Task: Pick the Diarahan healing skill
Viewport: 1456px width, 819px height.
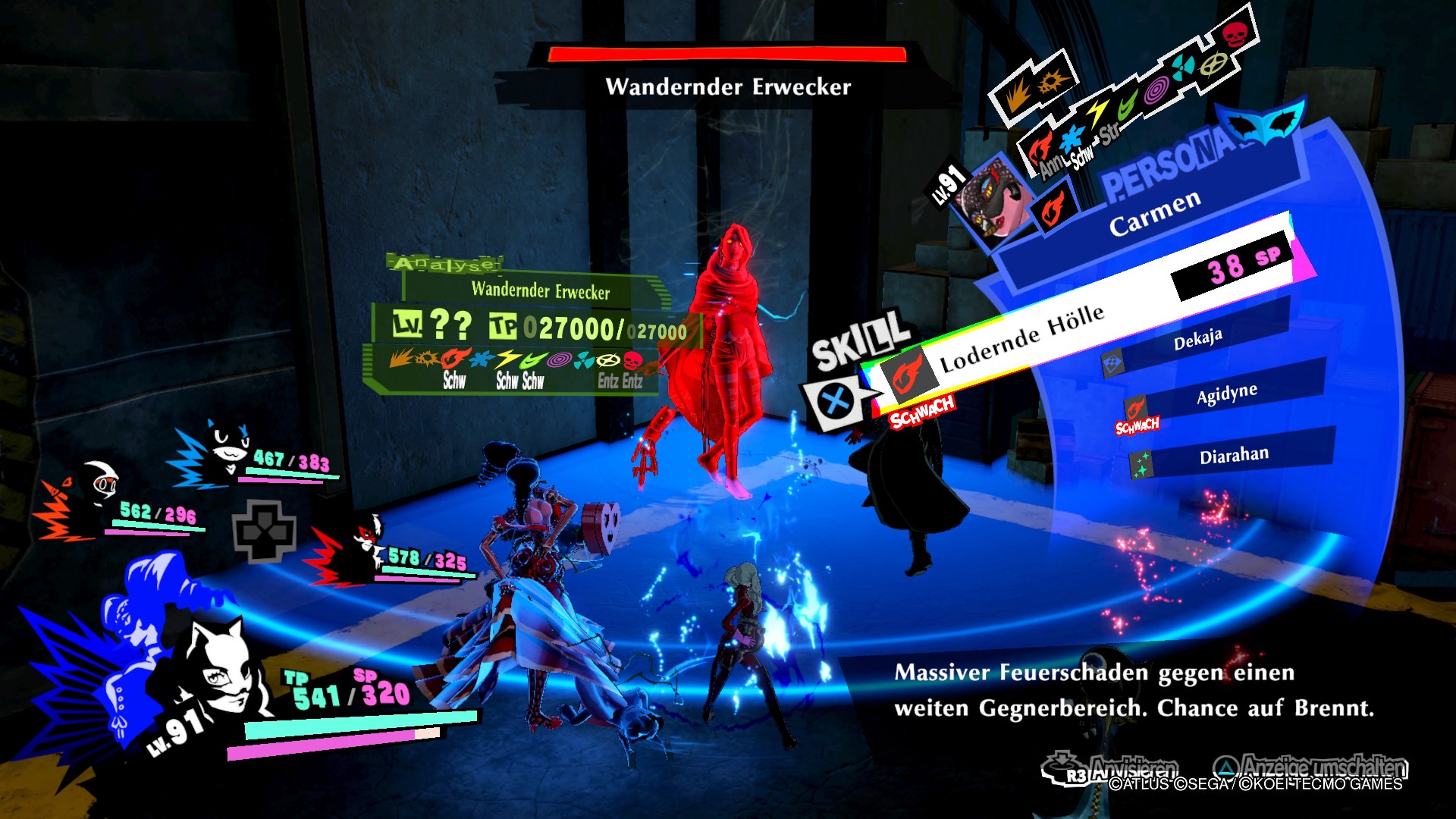Action: coord(1233,456)
